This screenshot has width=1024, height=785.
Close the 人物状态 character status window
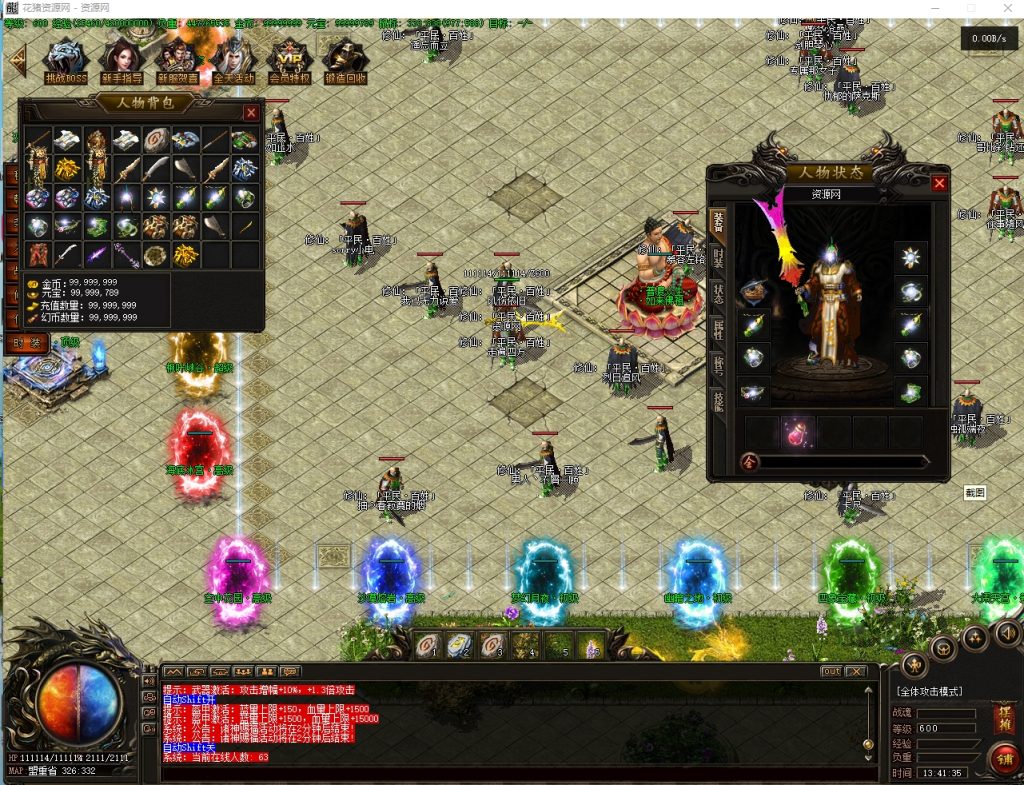pos(939,183)
